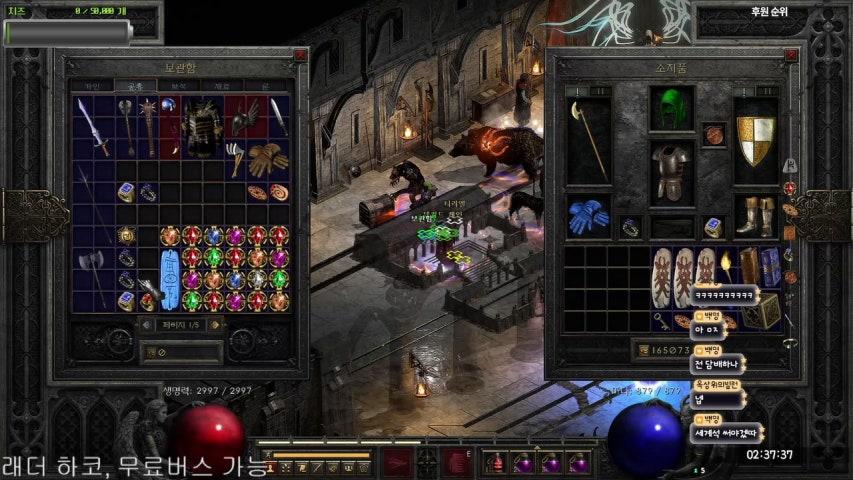The width and height of the screenshot is (853, 480).
Task: Select the equipped polearm weapon
Action: pyautogui.click(x=588, y=140)
